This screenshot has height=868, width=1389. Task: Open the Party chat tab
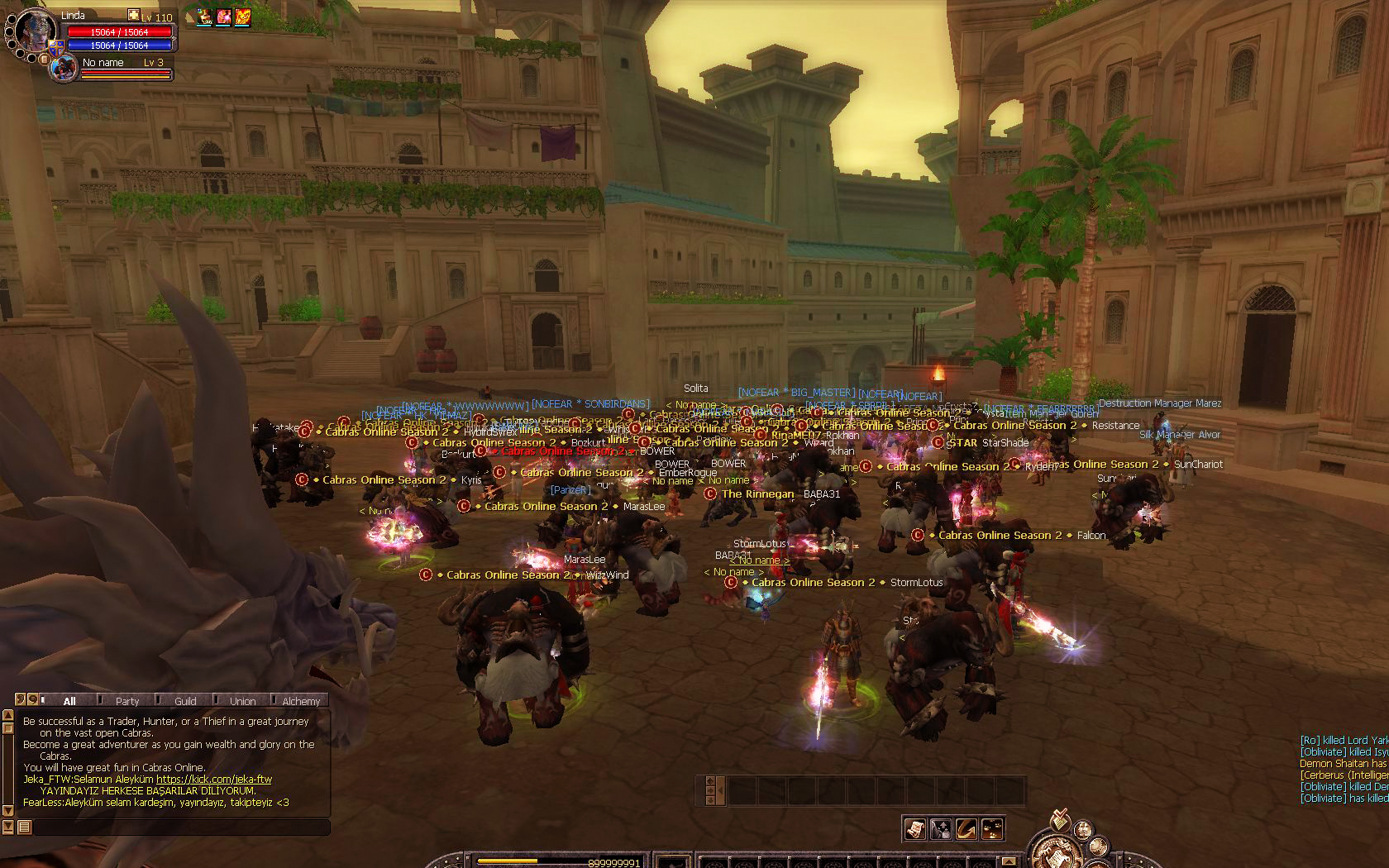click(127, 701)
